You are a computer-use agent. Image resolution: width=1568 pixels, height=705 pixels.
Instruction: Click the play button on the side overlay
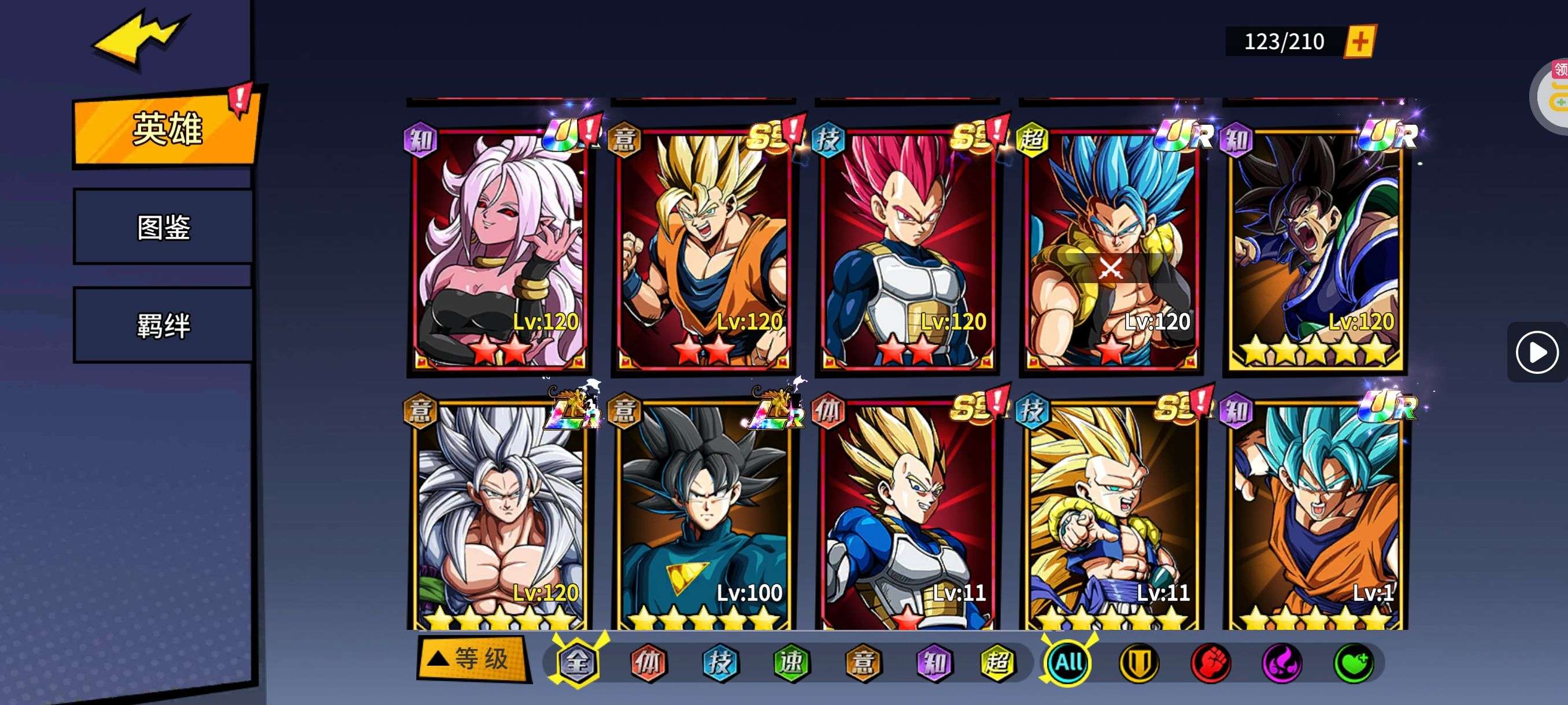click(1536, 352)
